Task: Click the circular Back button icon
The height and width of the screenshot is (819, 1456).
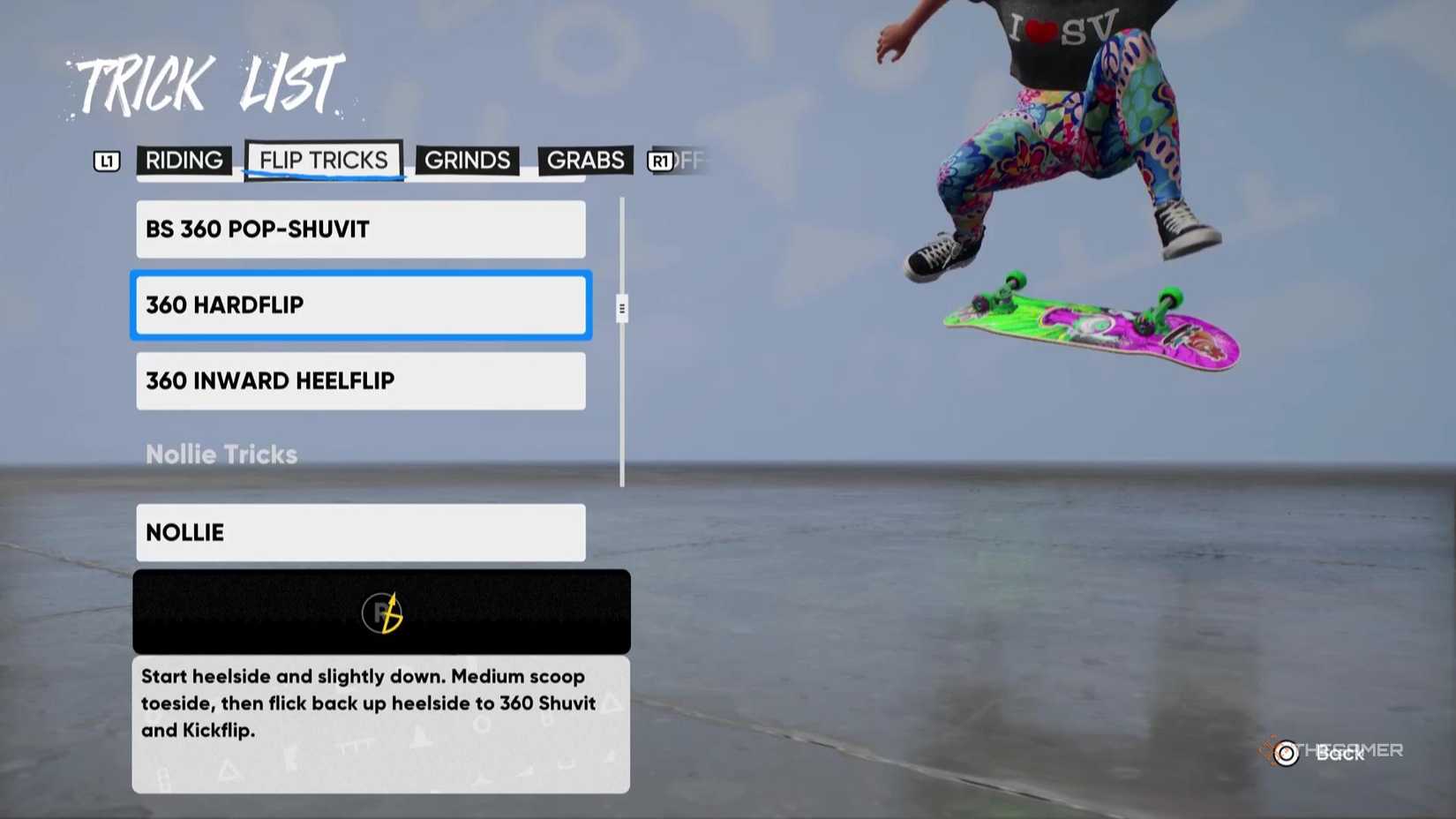Action: point(1286,753)
